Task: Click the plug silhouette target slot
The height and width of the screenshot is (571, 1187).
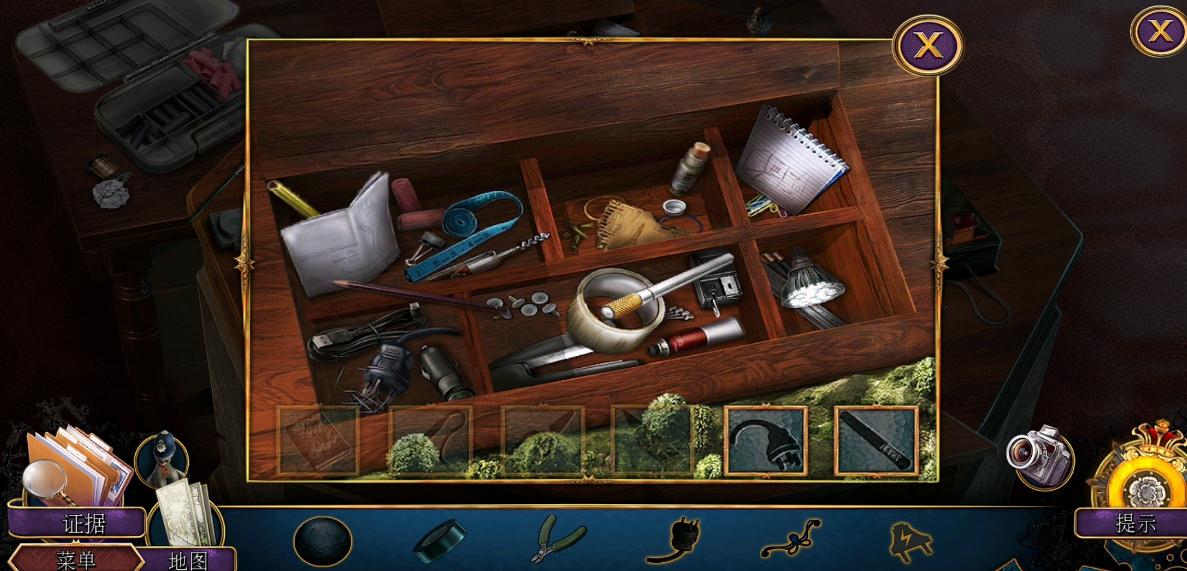Action: (766, 440)
